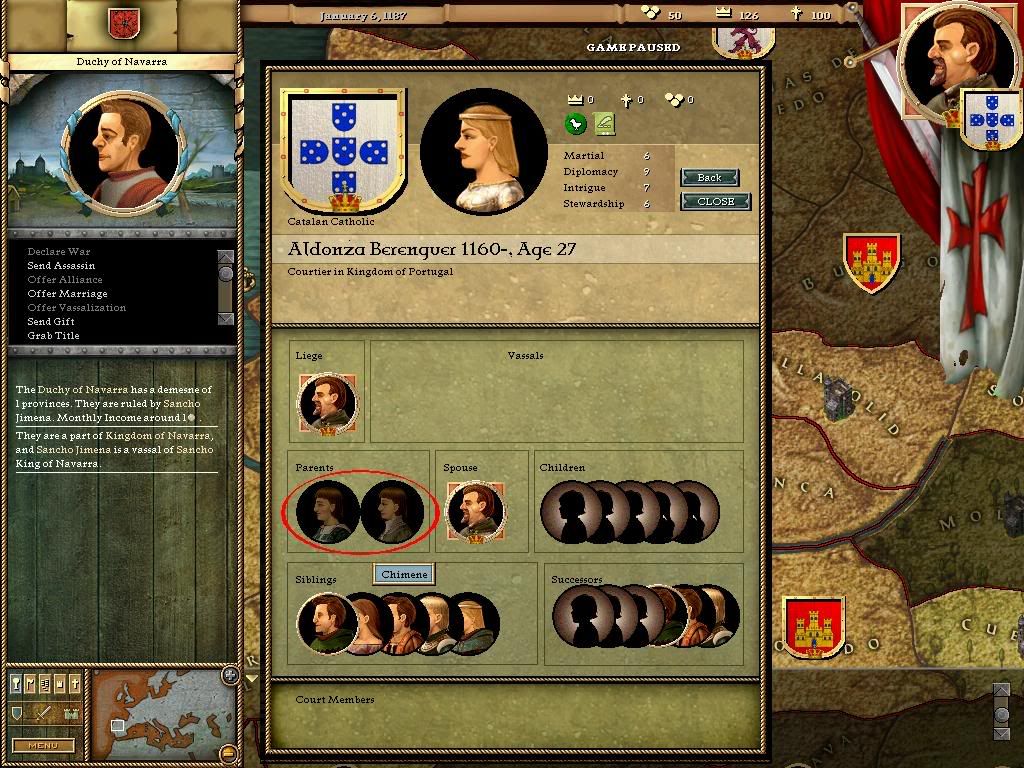The height and width of the screenshot is (768, 1024).
Task: Choose Send Assassin from the diplomacy list
Action: [61, 266]
